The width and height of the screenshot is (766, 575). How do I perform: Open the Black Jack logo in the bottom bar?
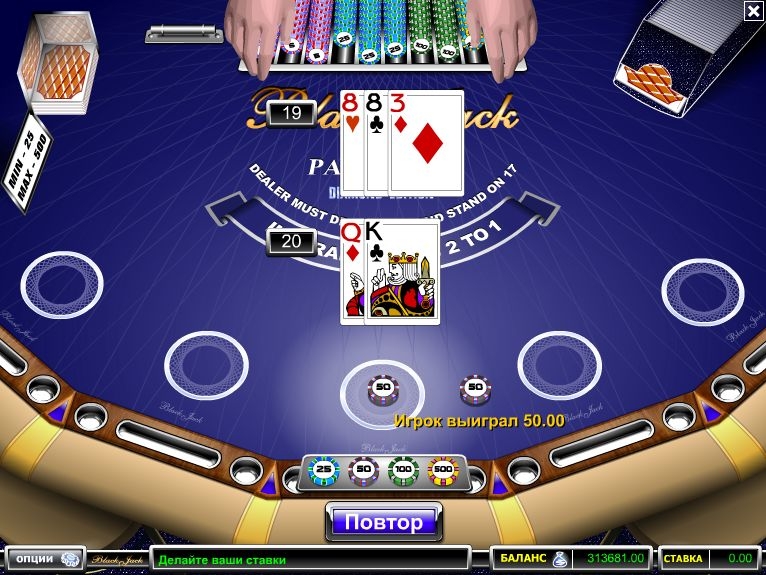[x=116, y=559]
